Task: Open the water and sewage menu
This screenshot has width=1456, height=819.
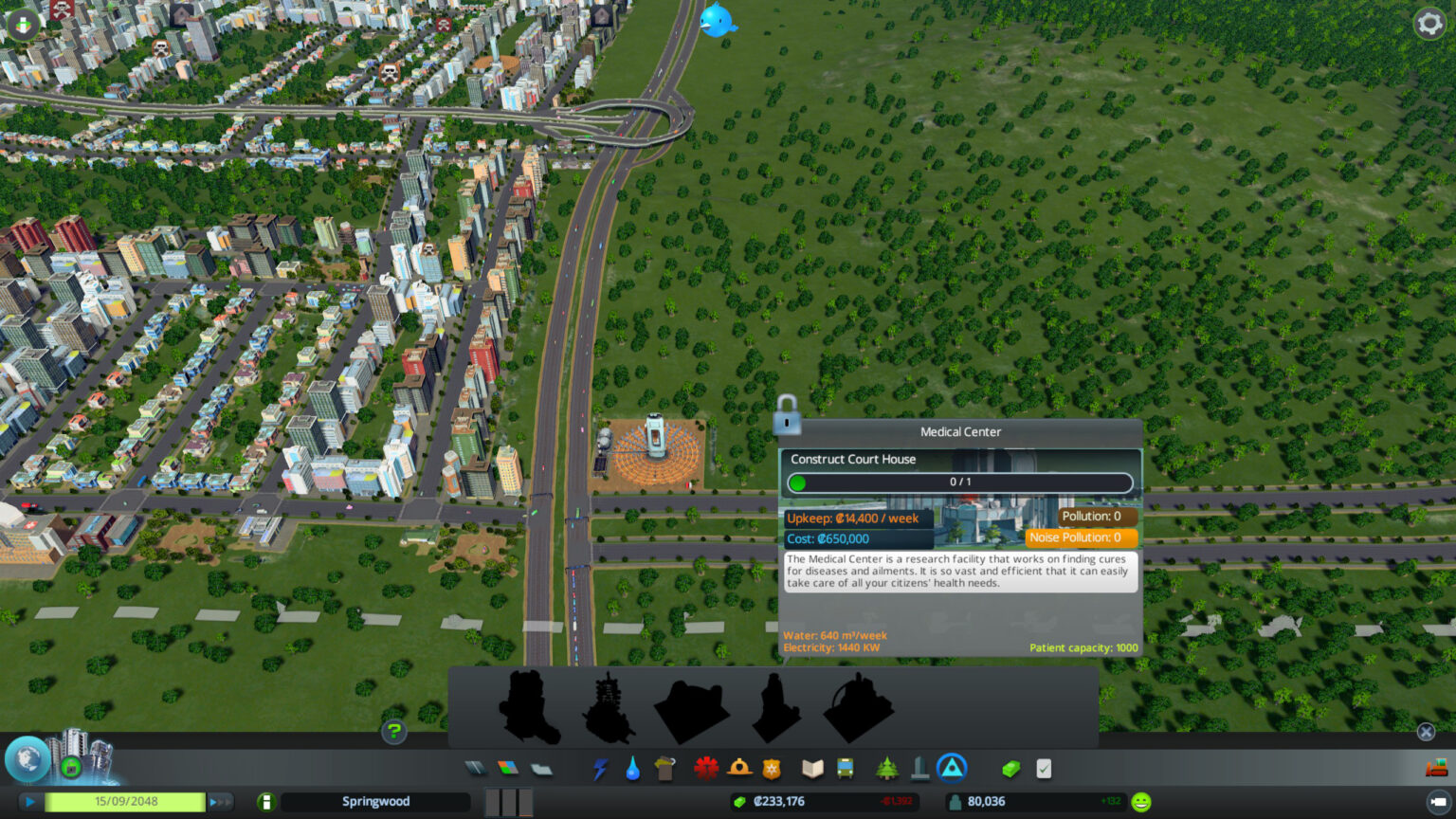Action: [x=633, y=768]
